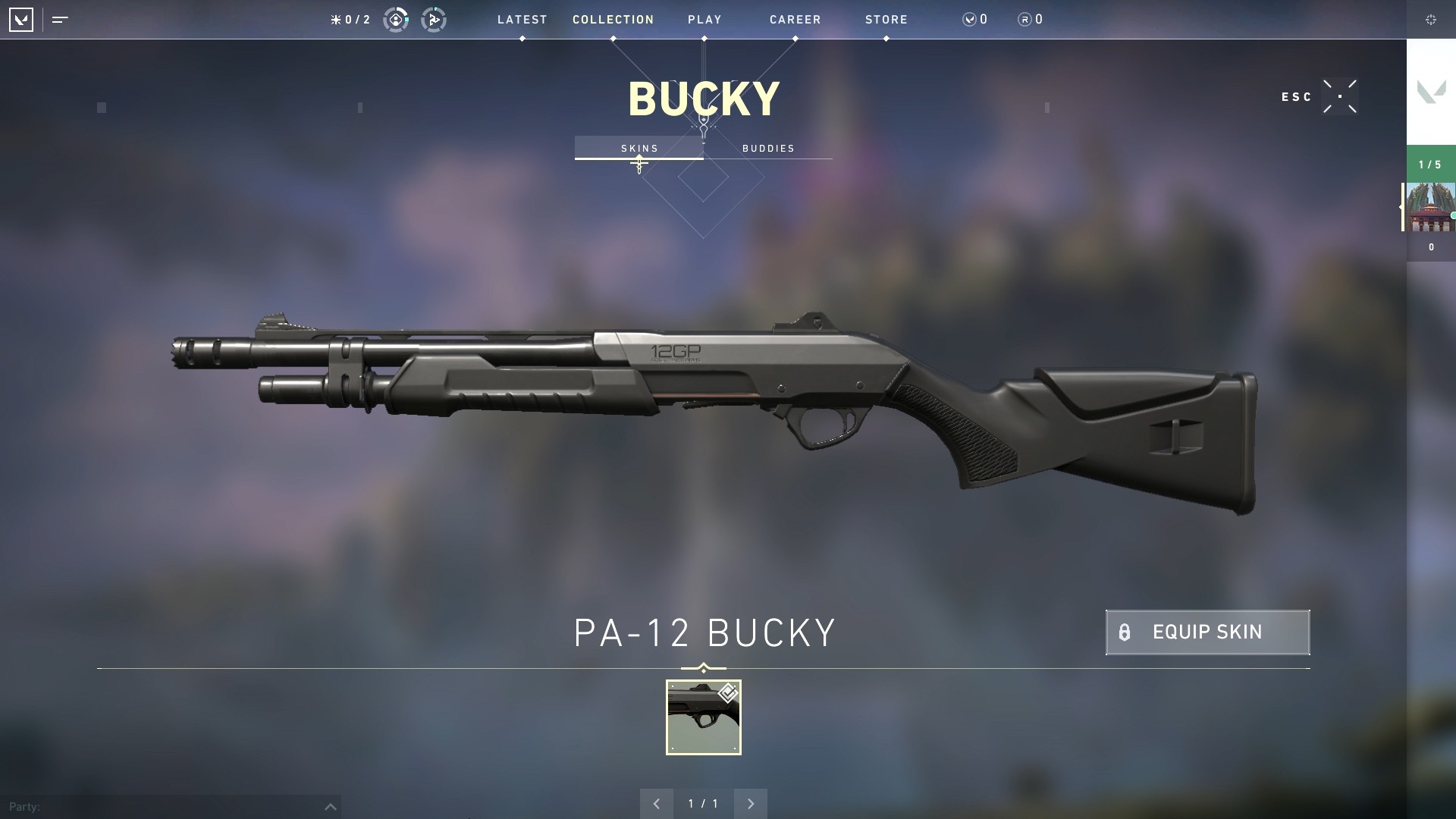The width and height of the screenshot is (1456, 819).
Task: Switch to the BUDDIES tab
Action: coord(768,149)
